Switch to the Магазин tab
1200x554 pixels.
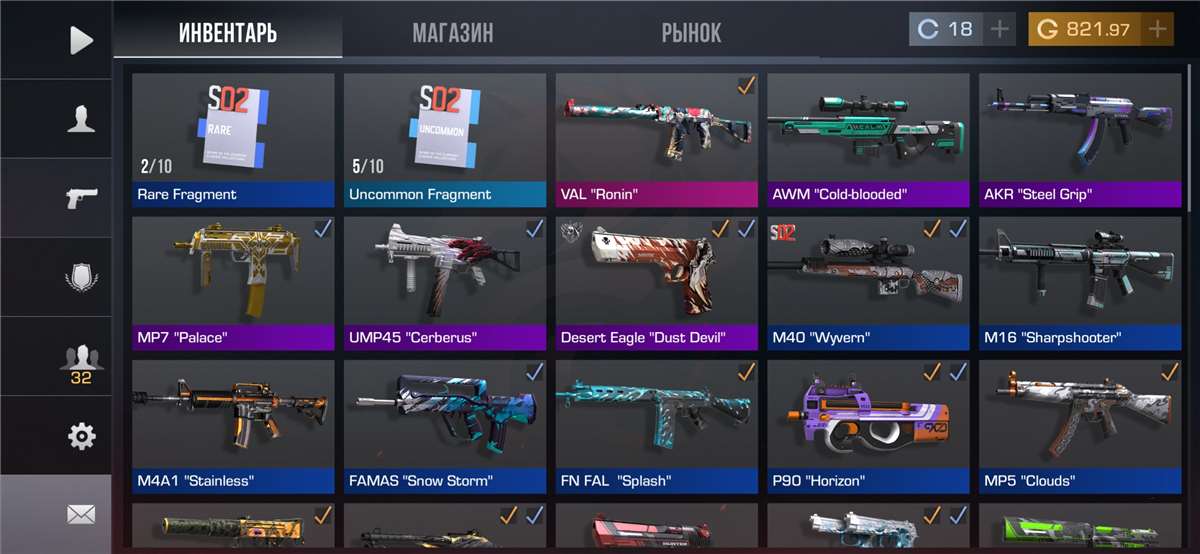coord(452,32)
